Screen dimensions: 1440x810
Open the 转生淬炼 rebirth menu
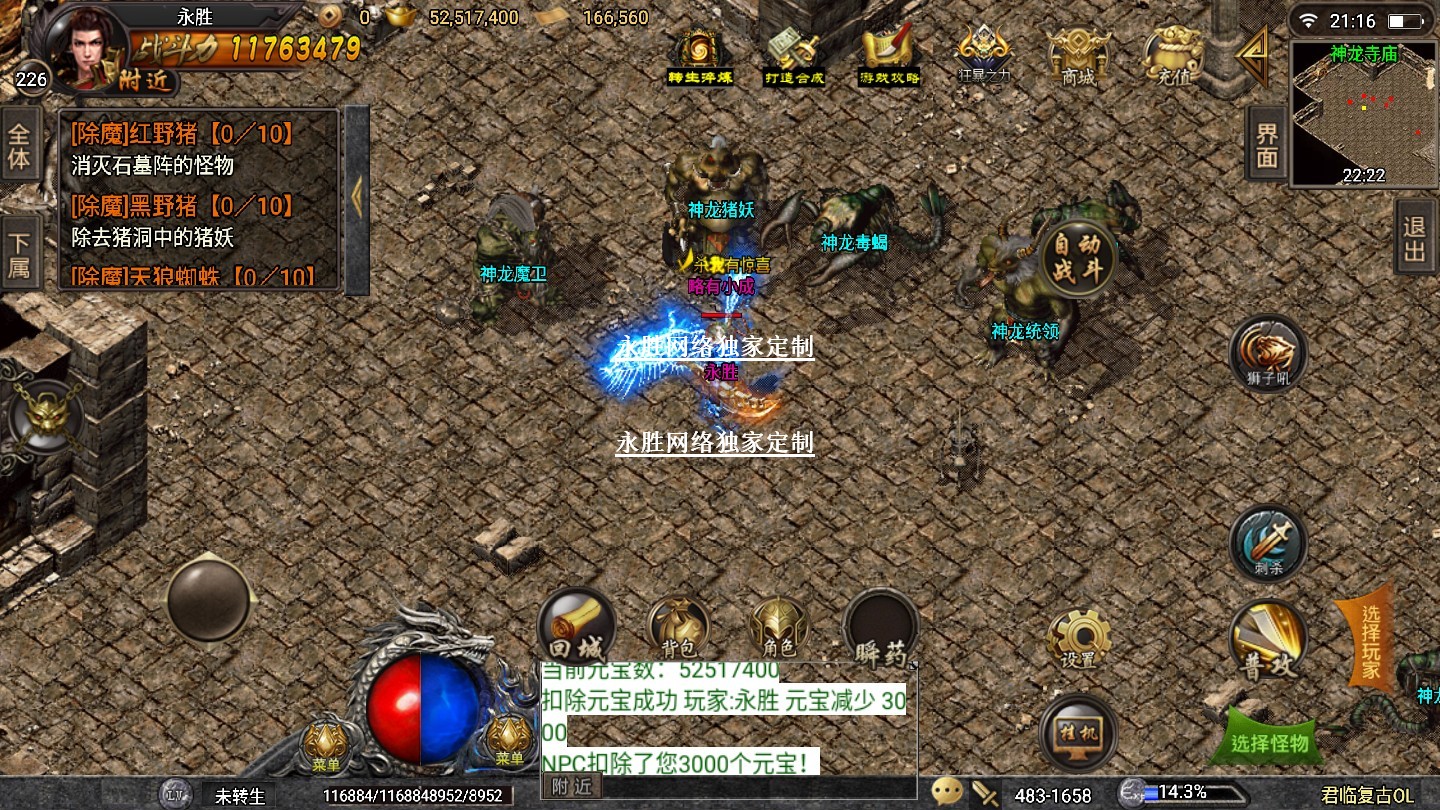[700, 55]
